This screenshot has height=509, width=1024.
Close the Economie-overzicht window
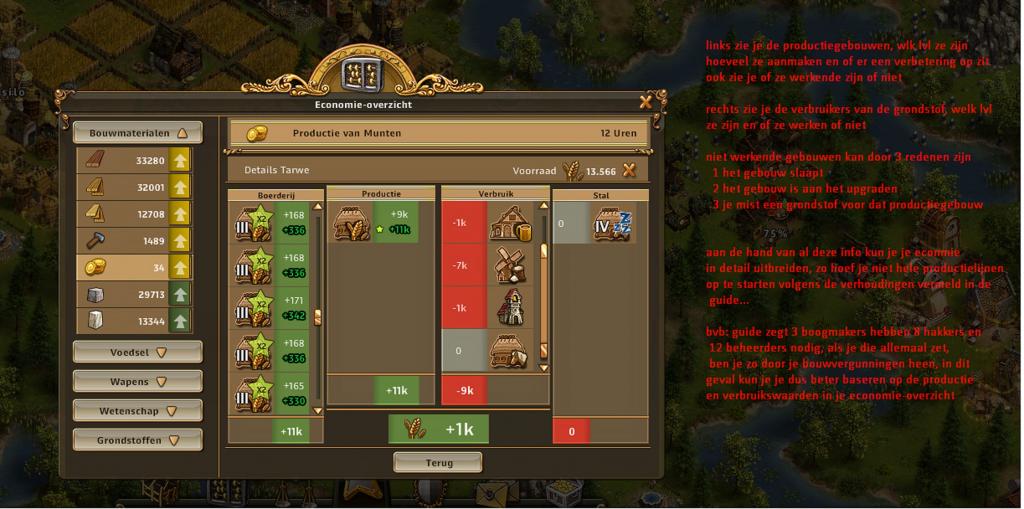pyautogui.click(x=645, y=101)
